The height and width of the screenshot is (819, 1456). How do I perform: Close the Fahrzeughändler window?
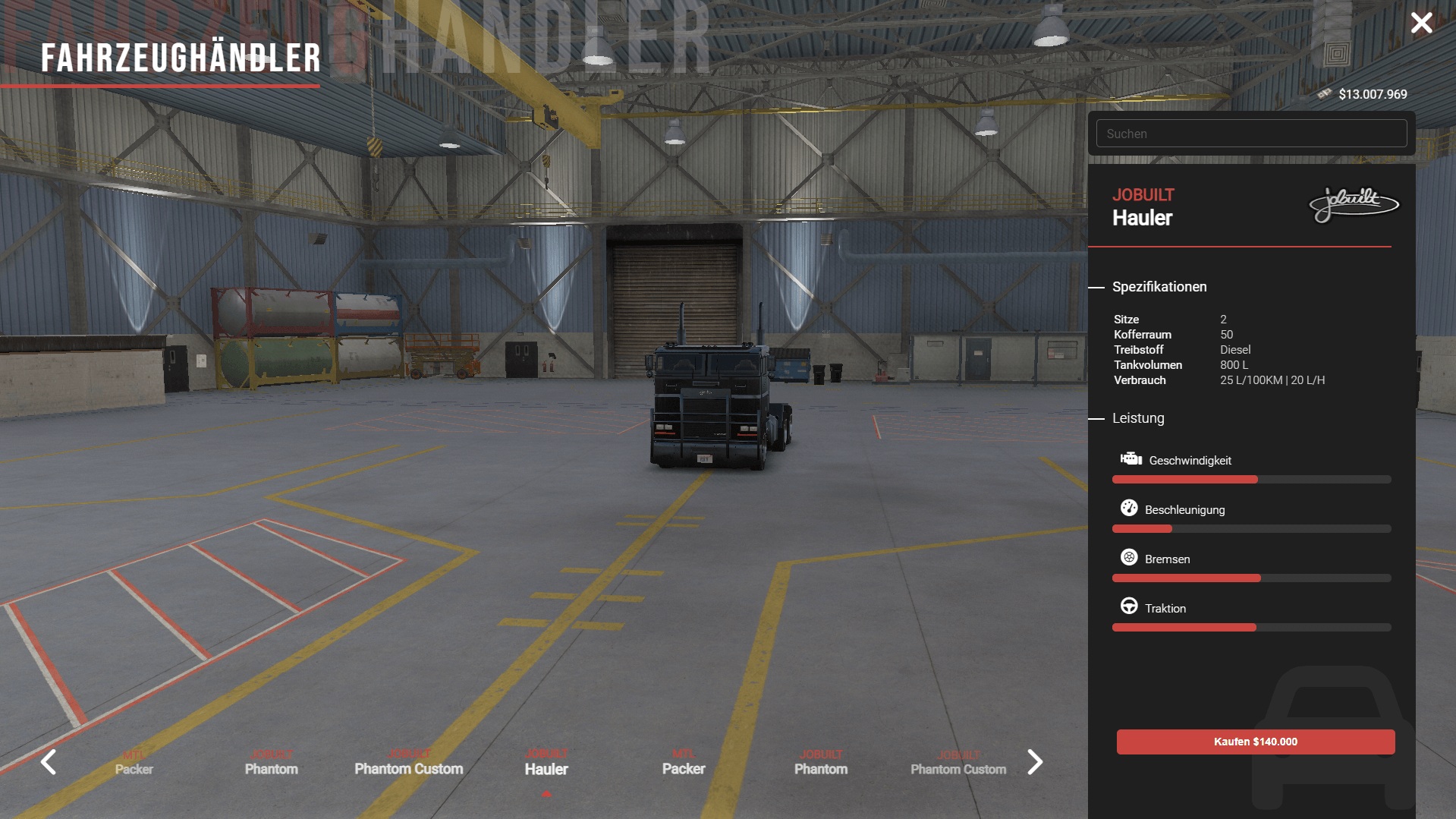(1421, 23)
